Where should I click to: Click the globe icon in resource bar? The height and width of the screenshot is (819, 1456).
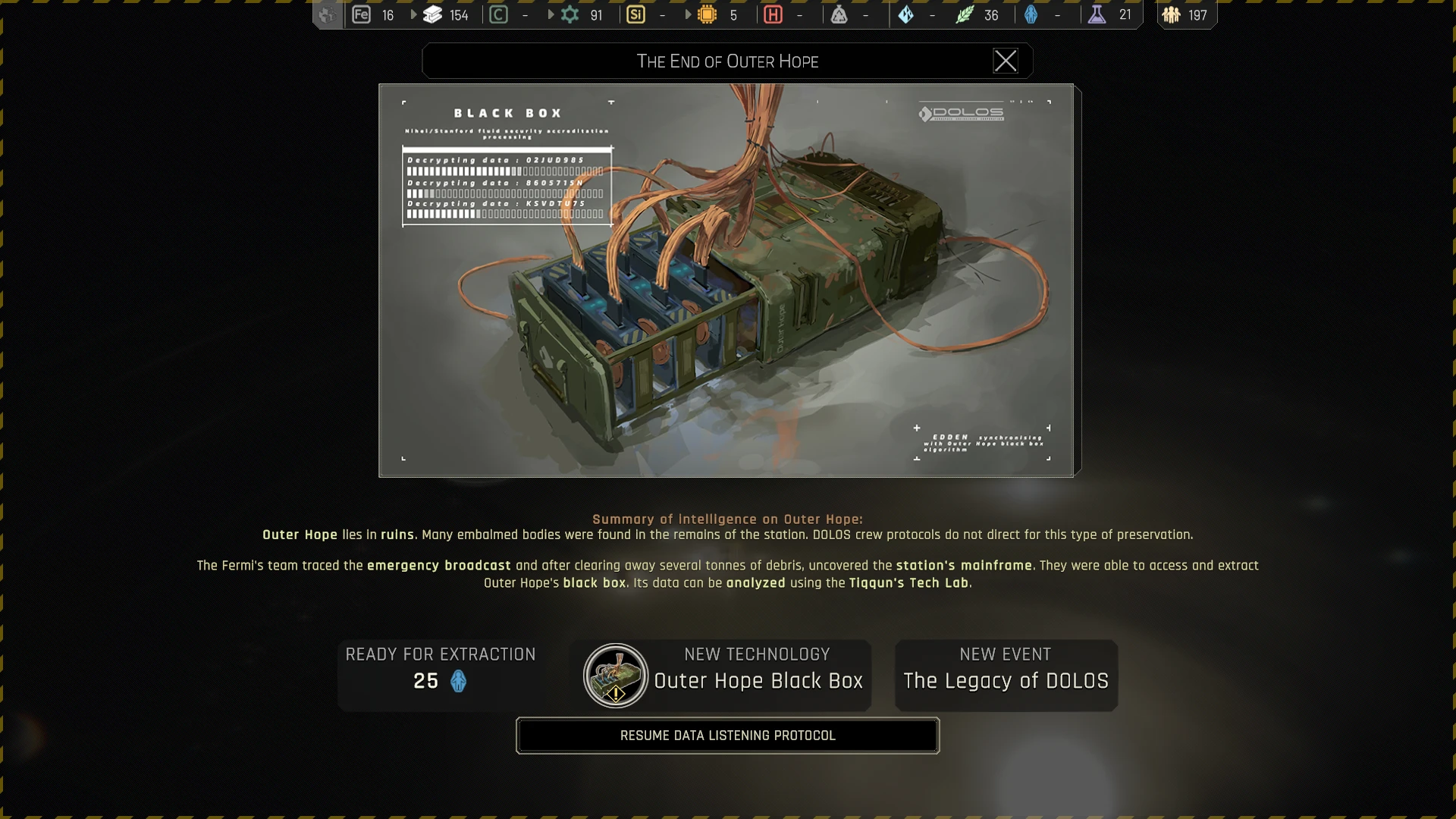pos(327,15)
